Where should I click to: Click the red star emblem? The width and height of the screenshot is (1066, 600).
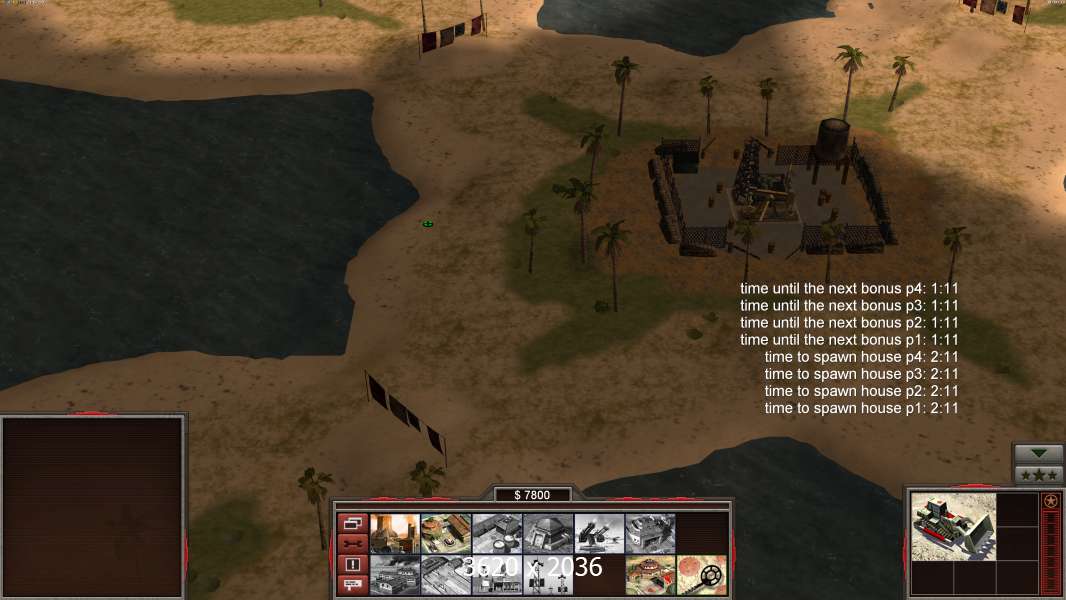pyautogui.click(x=1050, y=501)
